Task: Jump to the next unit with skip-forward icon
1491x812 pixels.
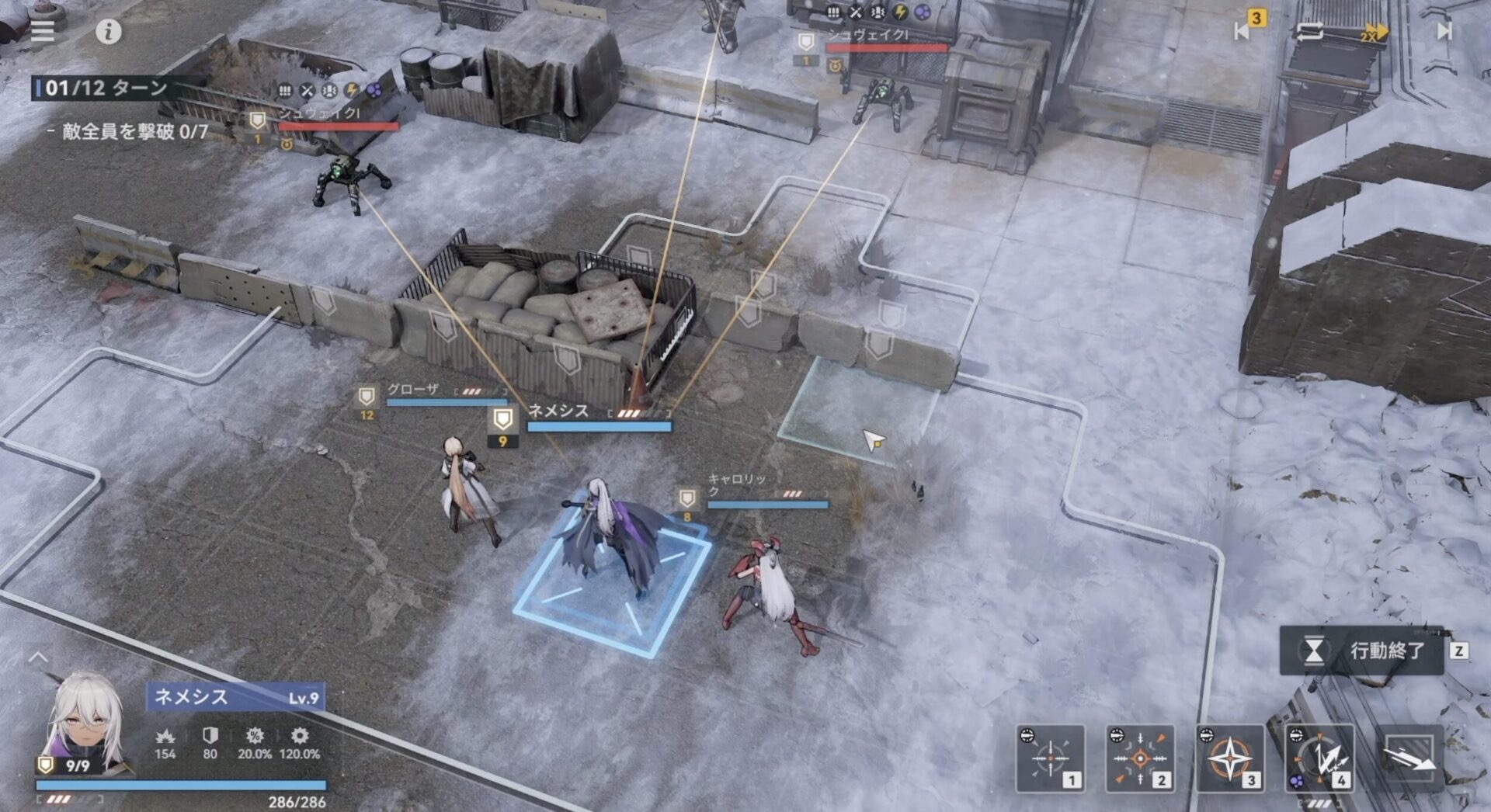Action: tap(1443, 33)
